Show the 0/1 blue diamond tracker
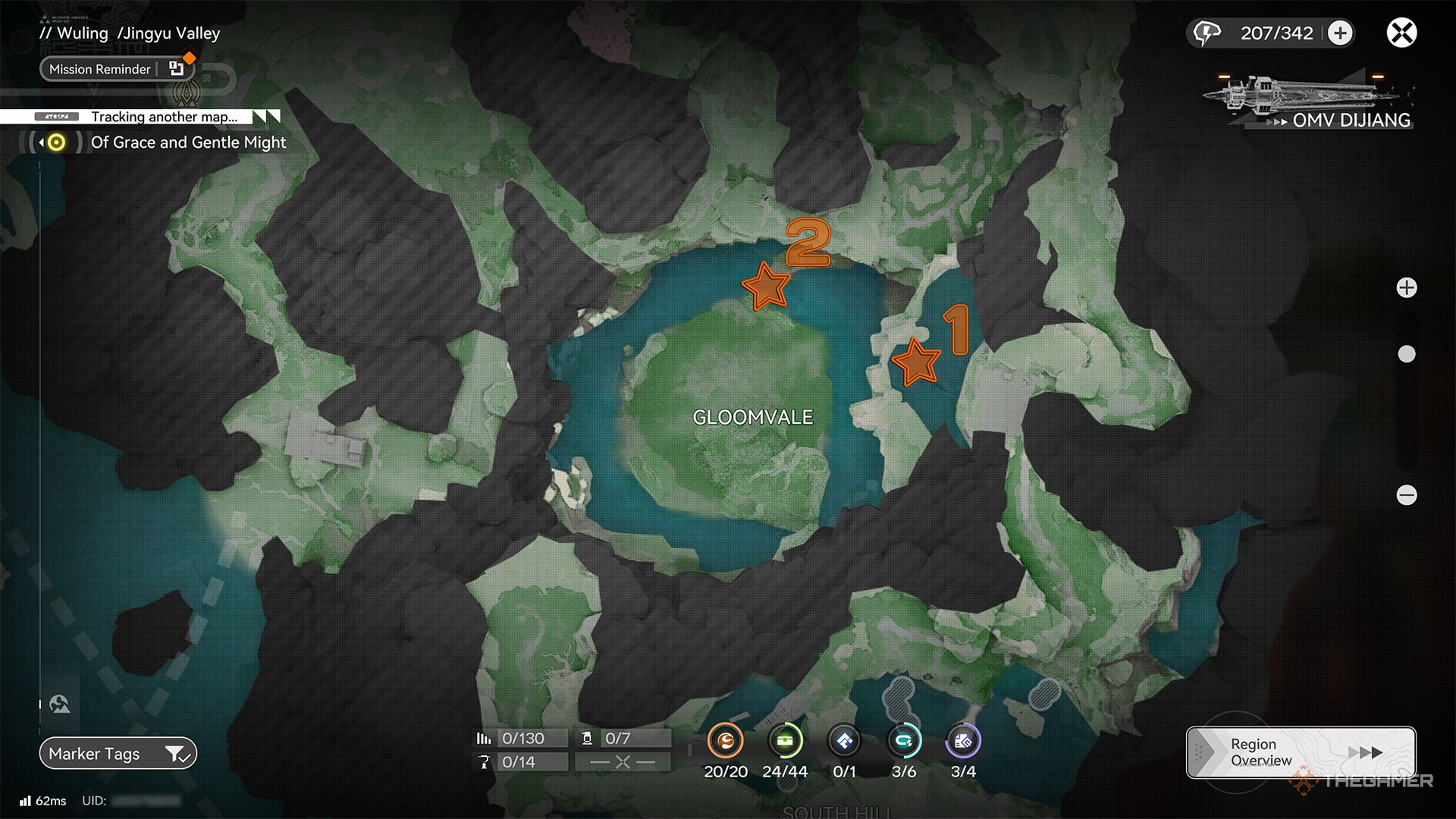Image resolution: width=1456 pixels, height=819 pixels. tap(844, 742)
